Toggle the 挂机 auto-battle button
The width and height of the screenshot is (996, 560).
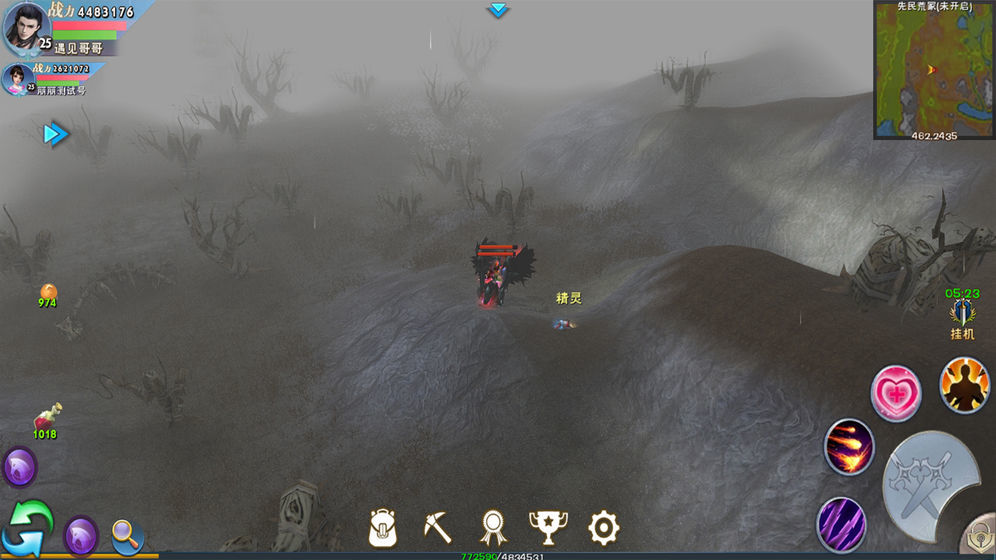(962, 316)
